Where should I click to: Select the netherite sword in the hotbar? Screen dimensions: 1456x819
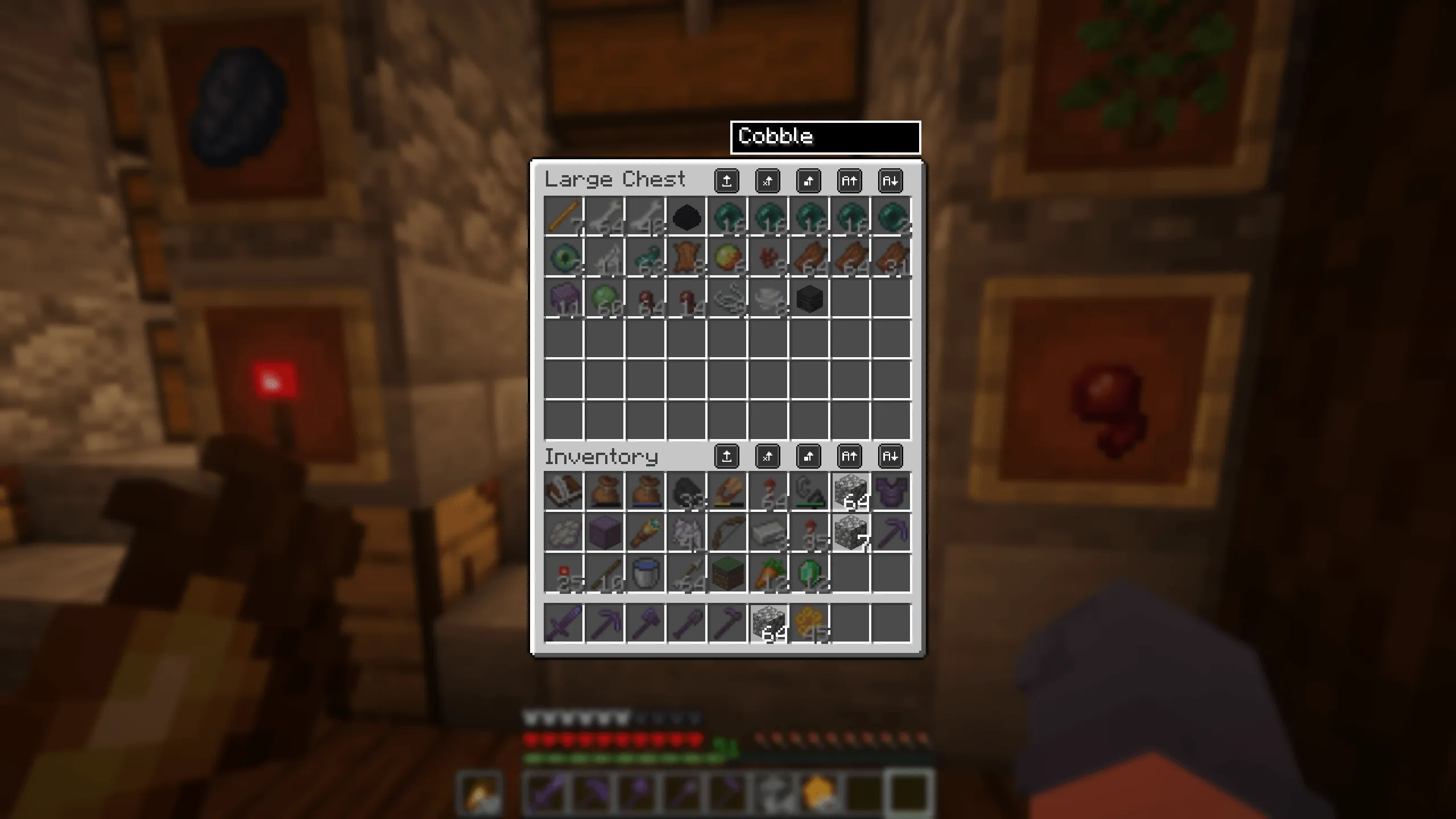click(x=563, y=623)
